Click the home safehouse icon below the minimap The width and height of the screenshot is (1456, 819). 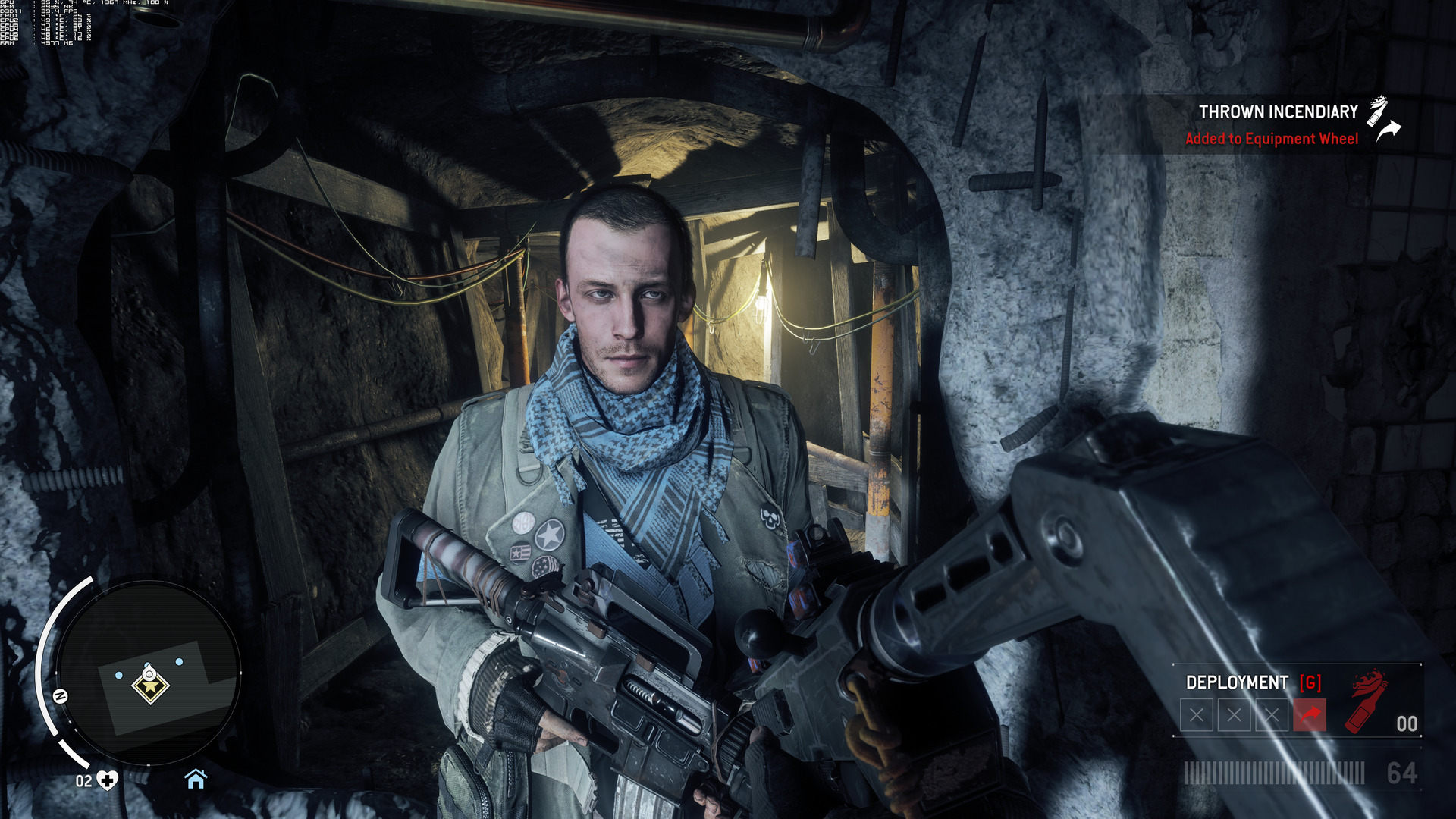(197, 777)
